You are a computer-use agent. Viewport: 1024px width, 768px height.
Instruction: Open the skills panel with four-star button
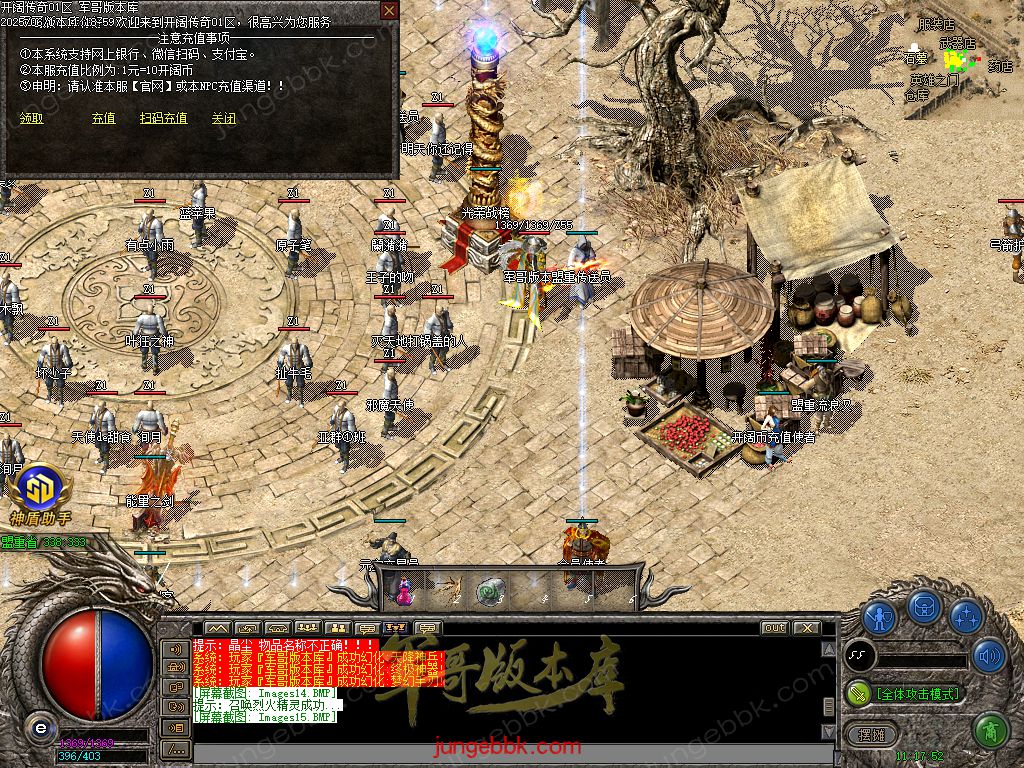[x=966, y=616]
